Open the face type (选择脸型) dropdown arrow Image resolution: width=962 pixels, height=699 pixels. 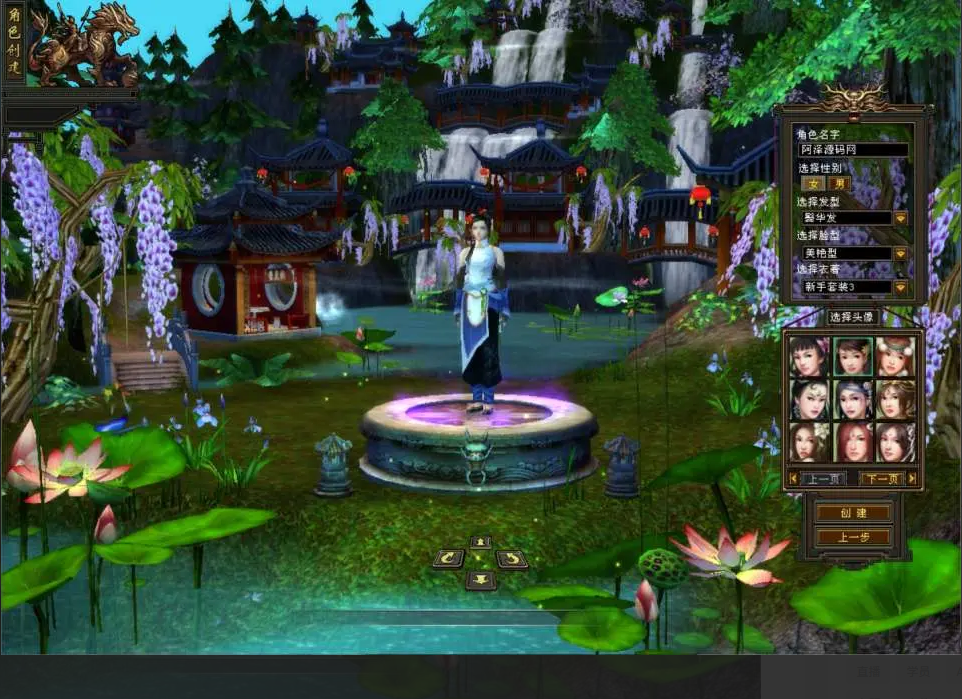900,253
